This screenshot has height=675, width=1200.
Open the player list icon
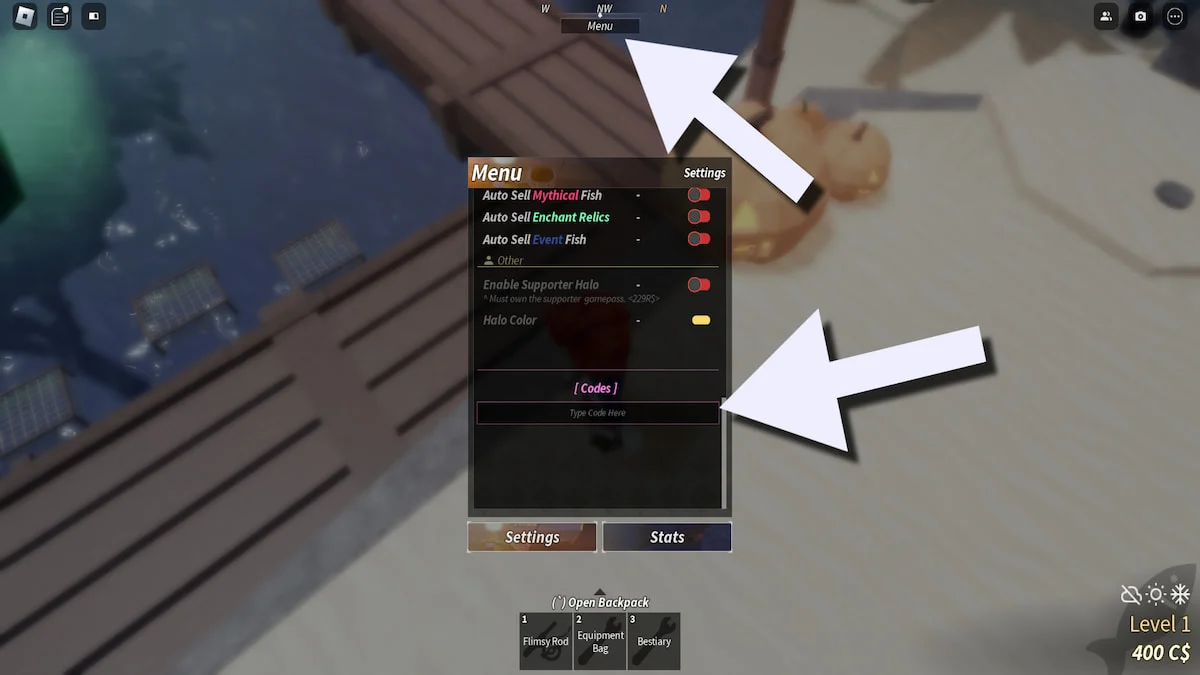tap(1106, 16)
